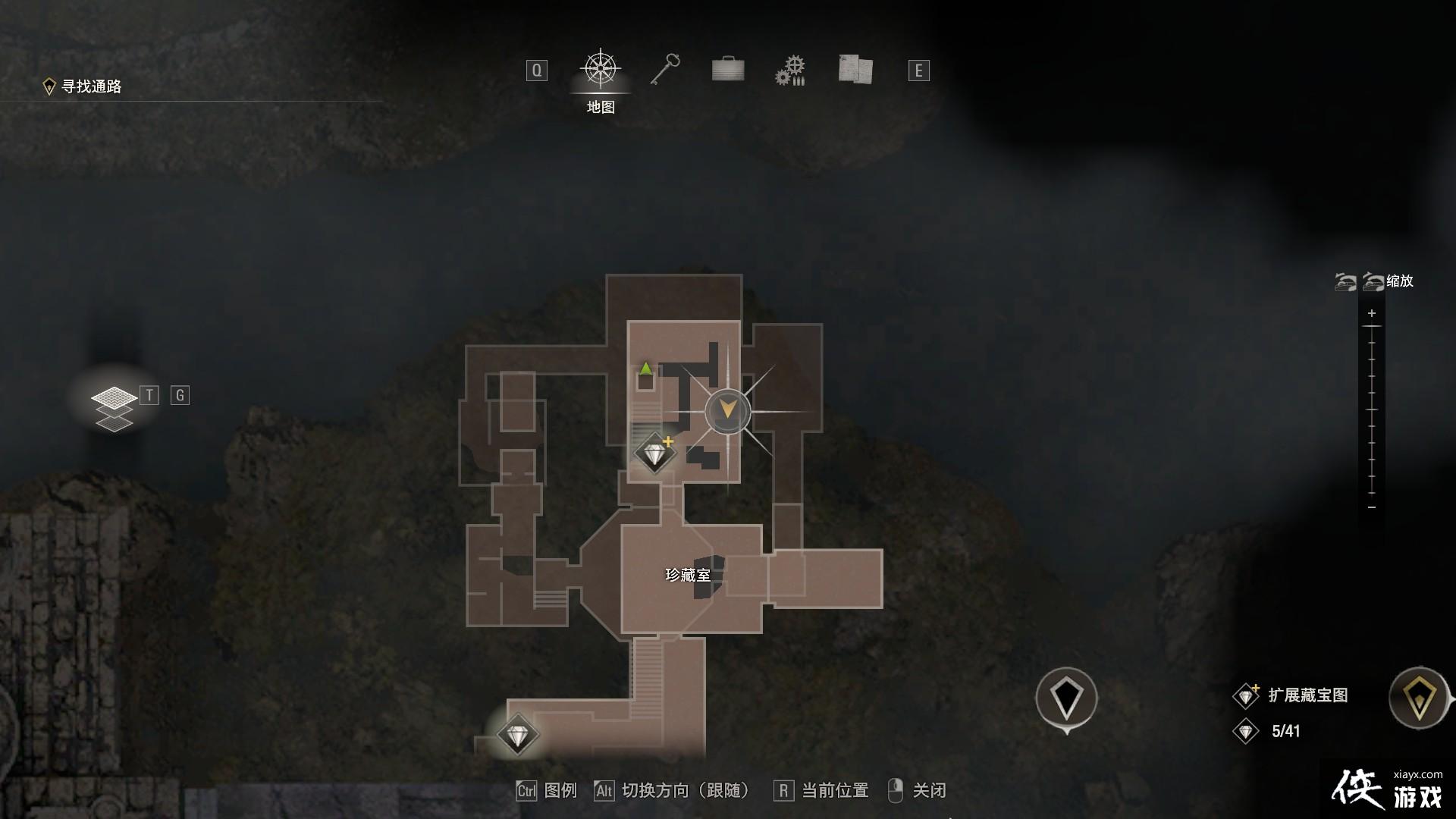
Task: Open the briefcase inventory icon
Action: tap(728, 70)
